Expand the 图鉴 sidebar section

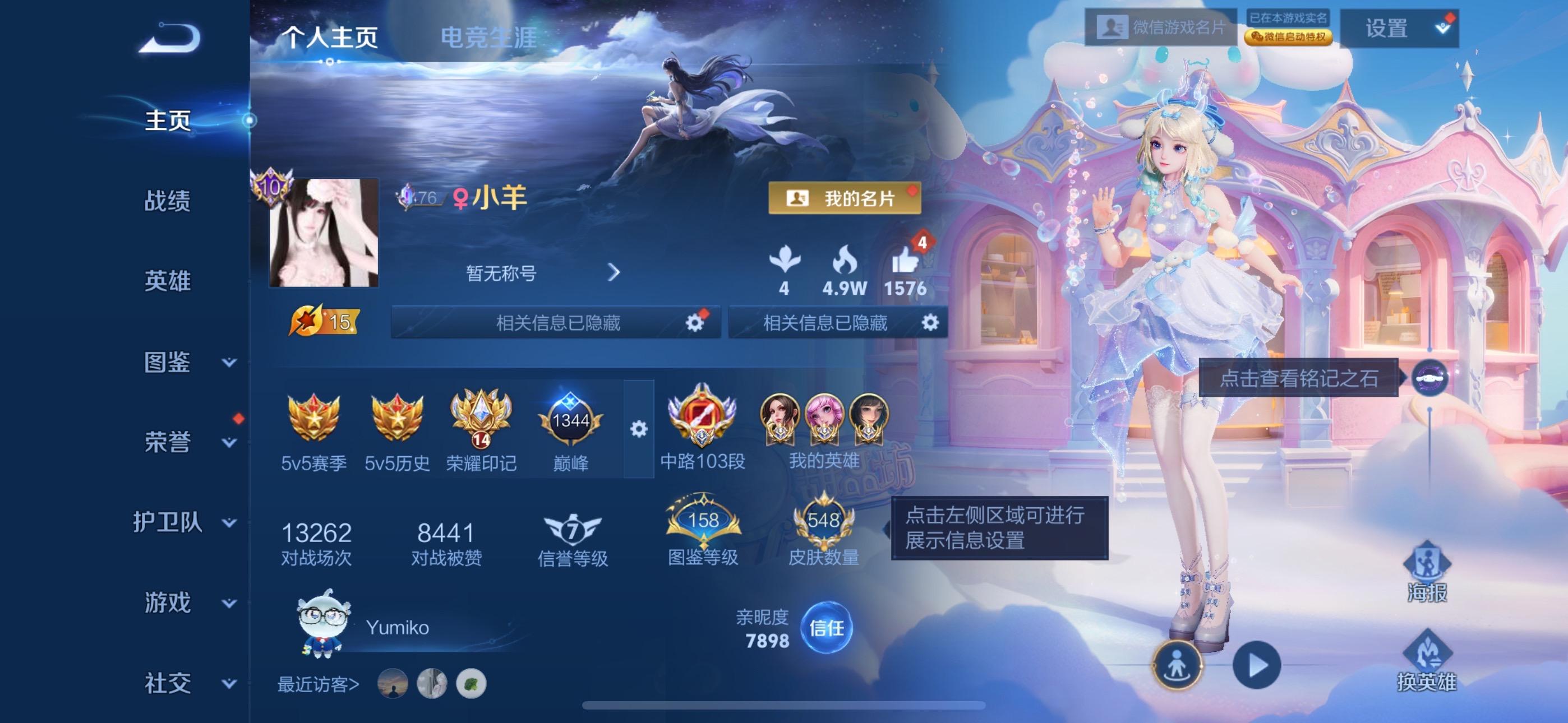[177, 362]
